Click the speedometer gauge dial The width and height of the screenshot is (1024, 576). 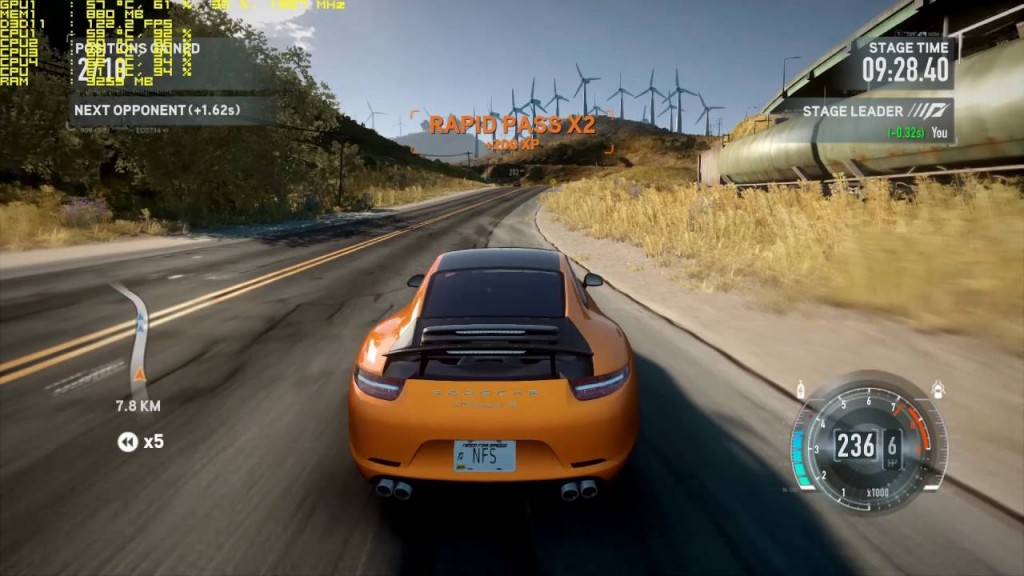866,444
